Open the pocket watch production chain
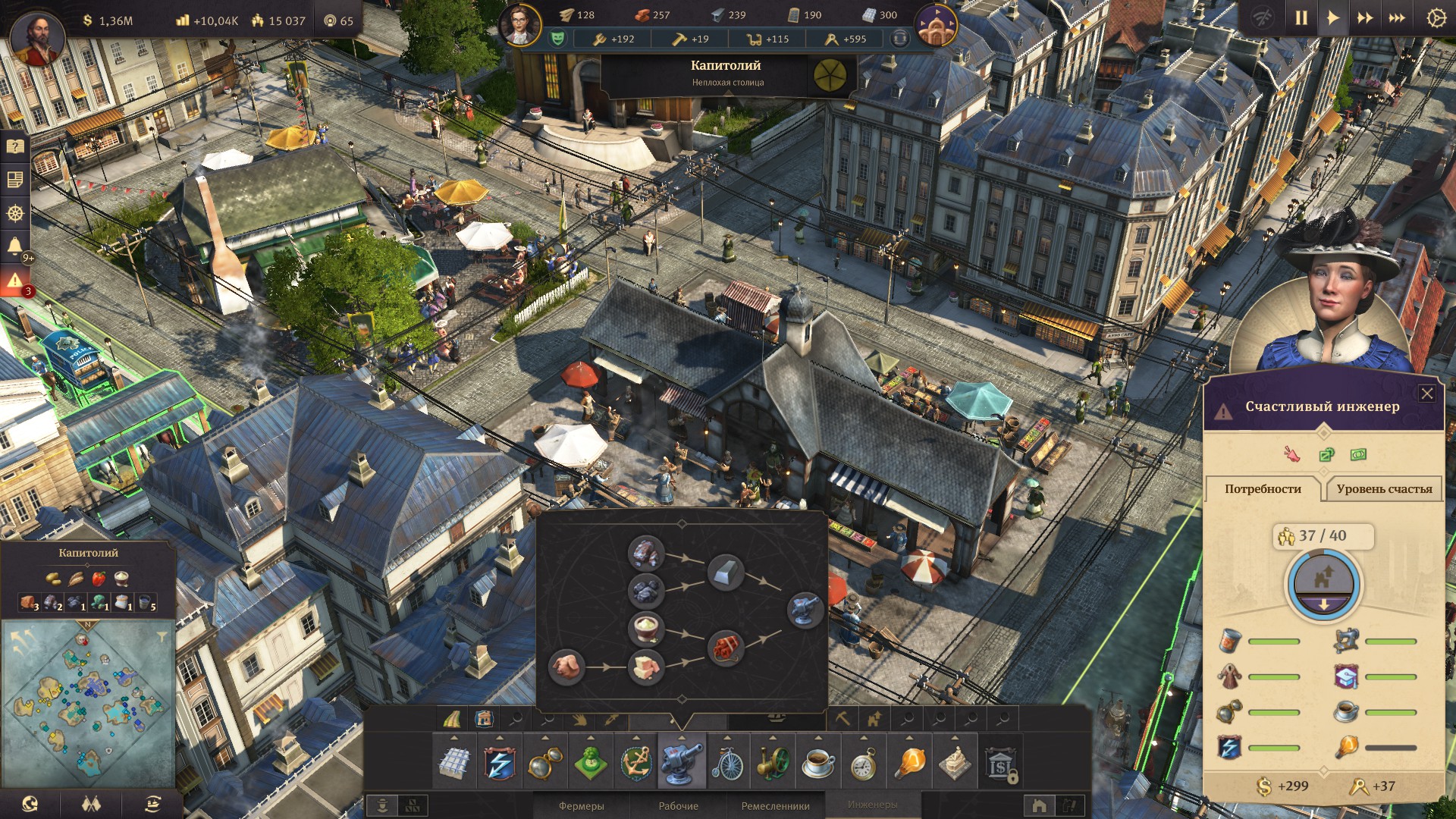This screenshot has height=819, width=1456. pos(864,762)
